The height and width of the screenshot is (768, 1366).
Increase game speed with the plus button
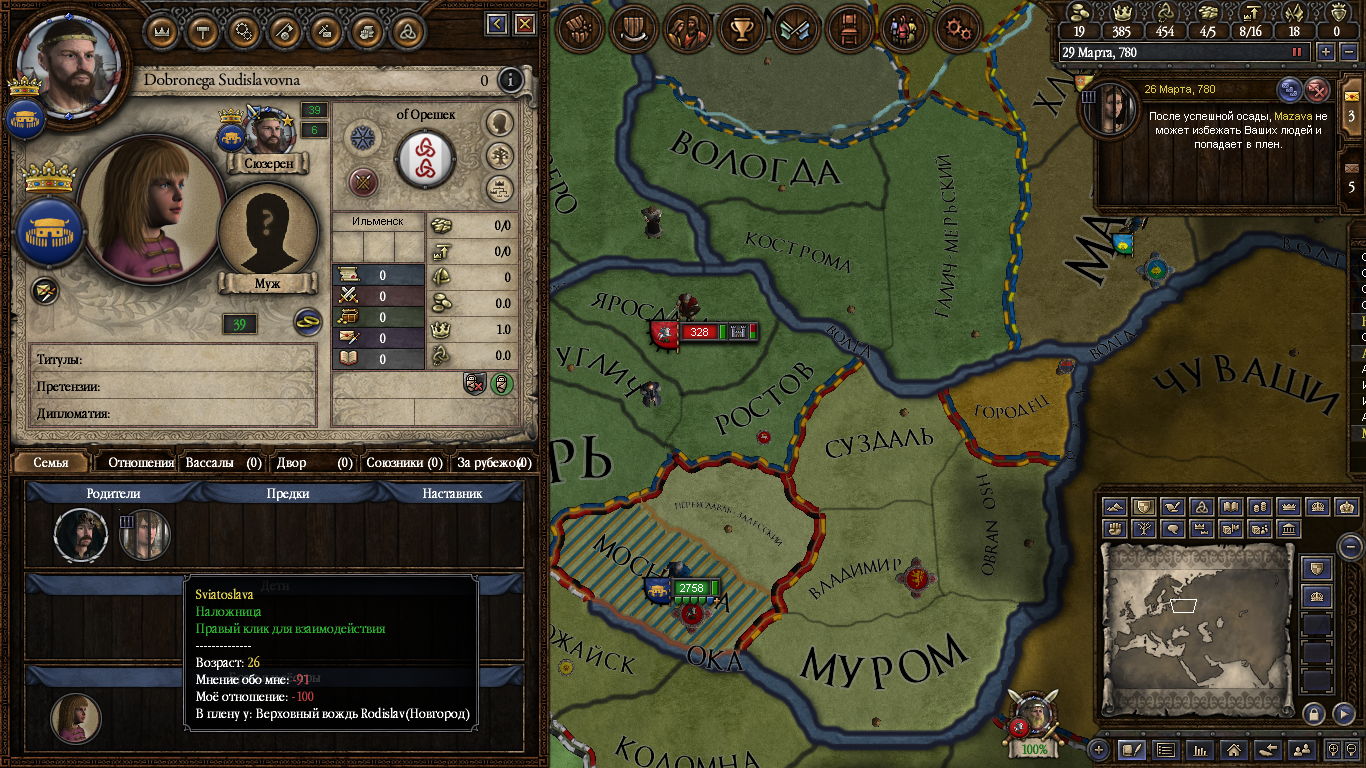click(1326, 52)
